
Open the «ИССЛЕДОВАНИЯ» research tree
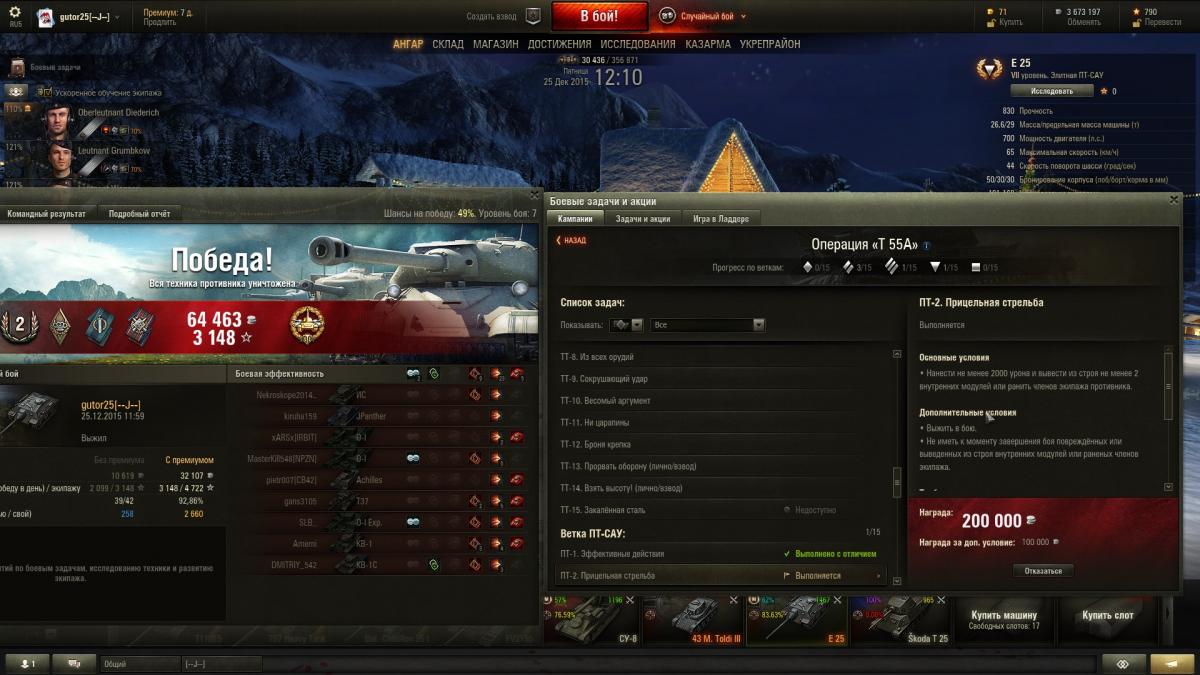click(x=637, y=44)
